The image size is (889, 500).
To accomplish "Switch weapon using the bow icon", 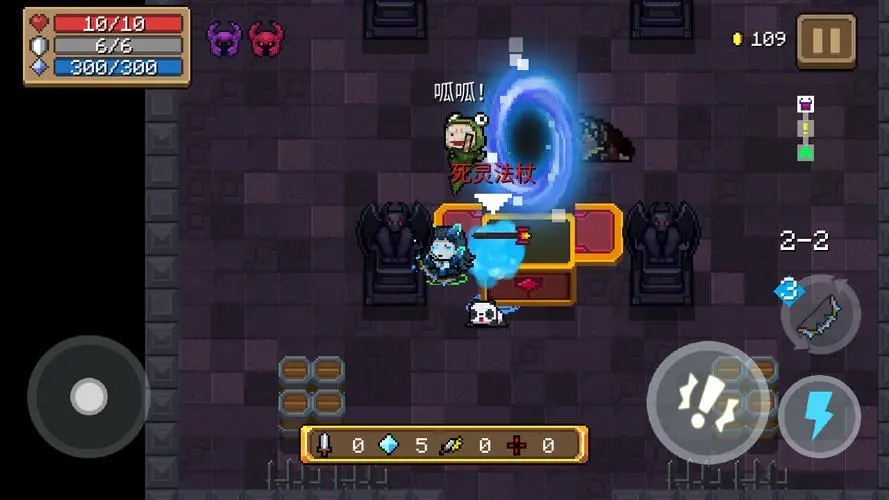I will pyautogui.click(x=820, y=314).
